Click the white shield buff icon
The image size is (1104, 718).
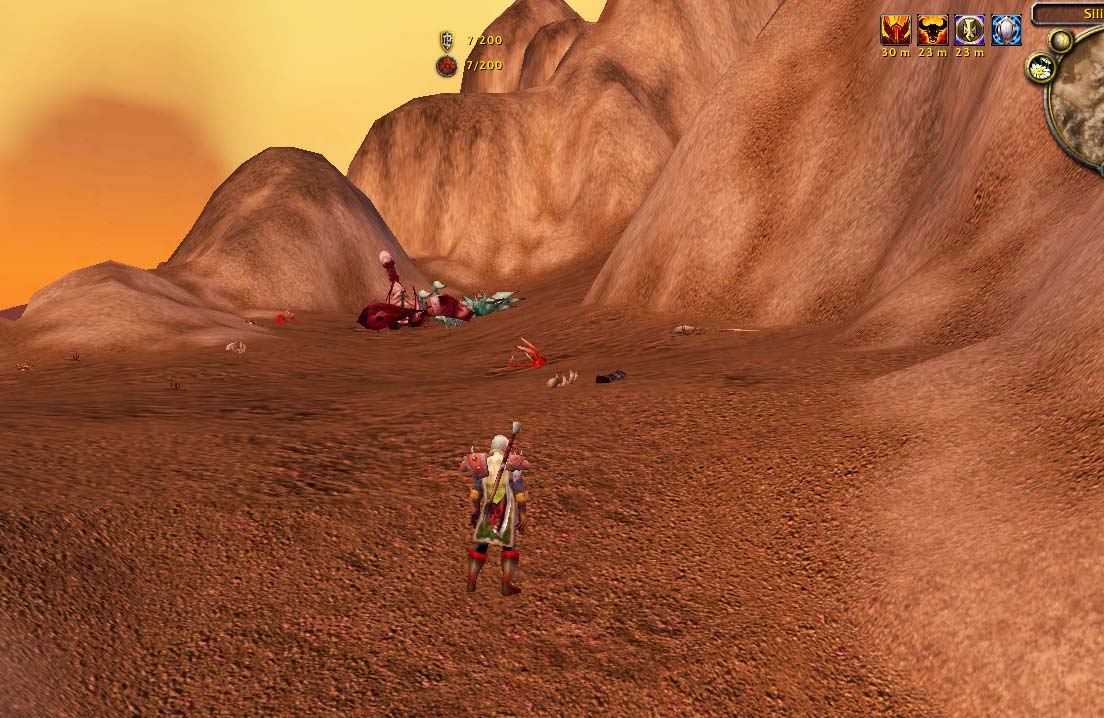click(1006, 30)
